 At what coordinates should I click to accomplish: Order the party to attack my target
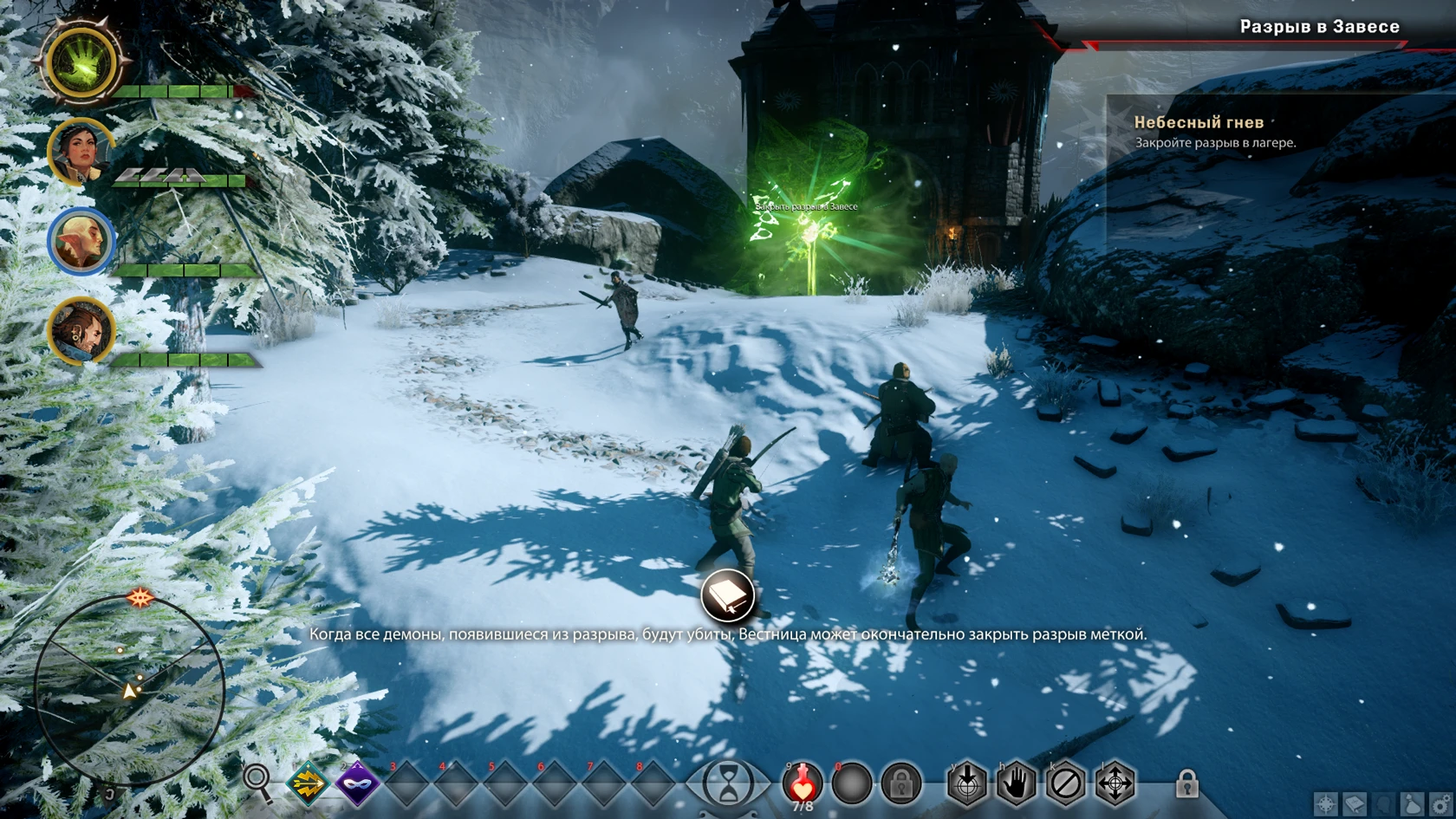966,783
